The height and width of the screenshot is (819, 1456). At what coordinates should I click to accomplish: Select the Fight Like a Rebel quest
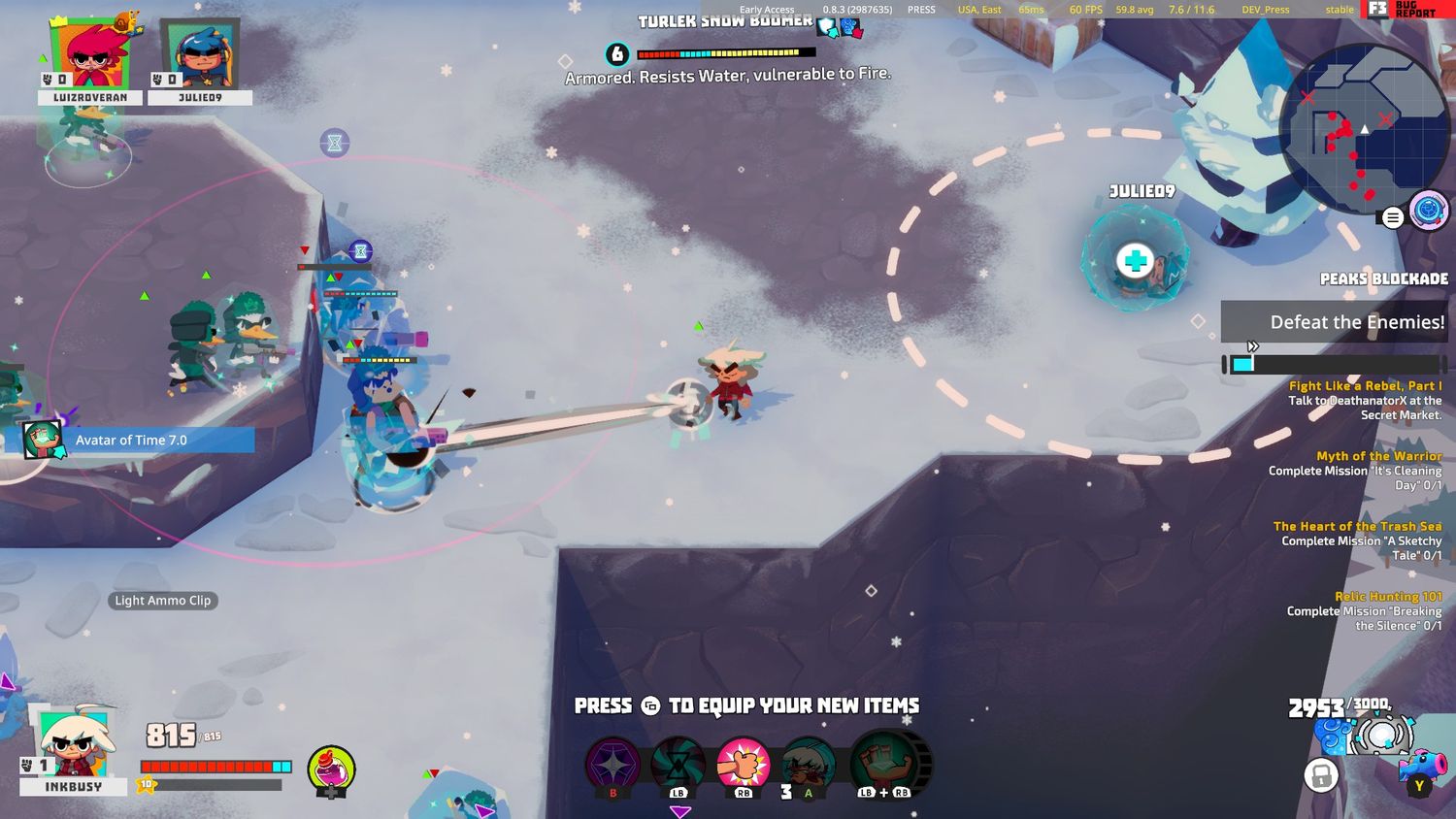tap(1365, 400)
